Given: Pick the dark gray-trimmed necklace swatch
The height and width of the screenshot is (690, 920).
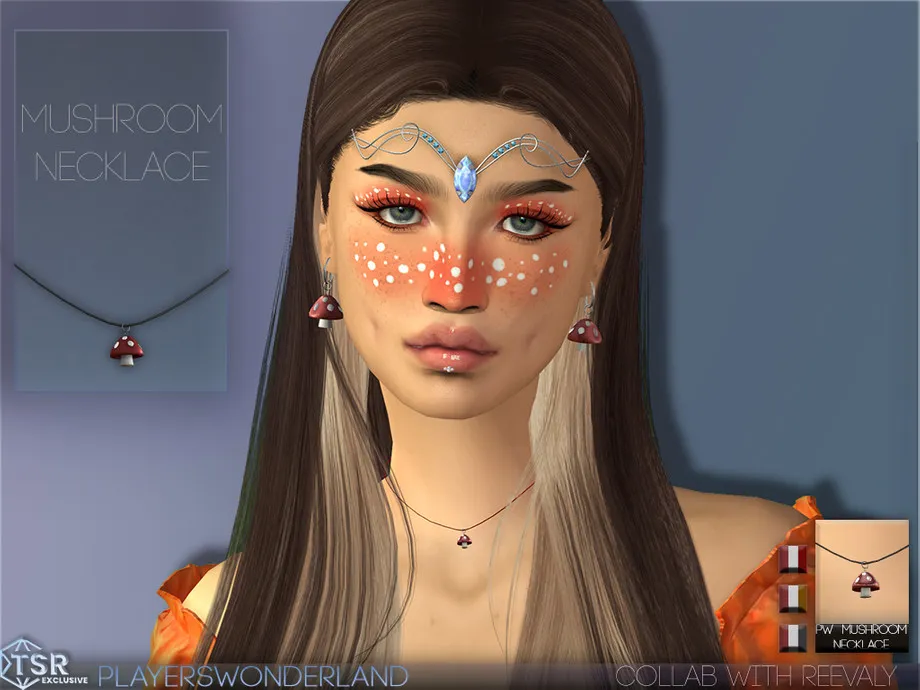Looking at the screenshot, I should [x=793, y=637].
